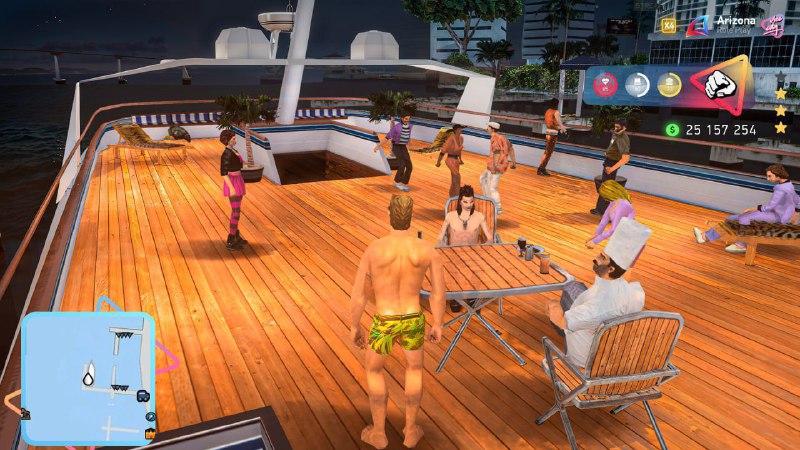800x450 pixels.
Task: Click the orange building marker on minimap
Action: (x=152, y=432)
